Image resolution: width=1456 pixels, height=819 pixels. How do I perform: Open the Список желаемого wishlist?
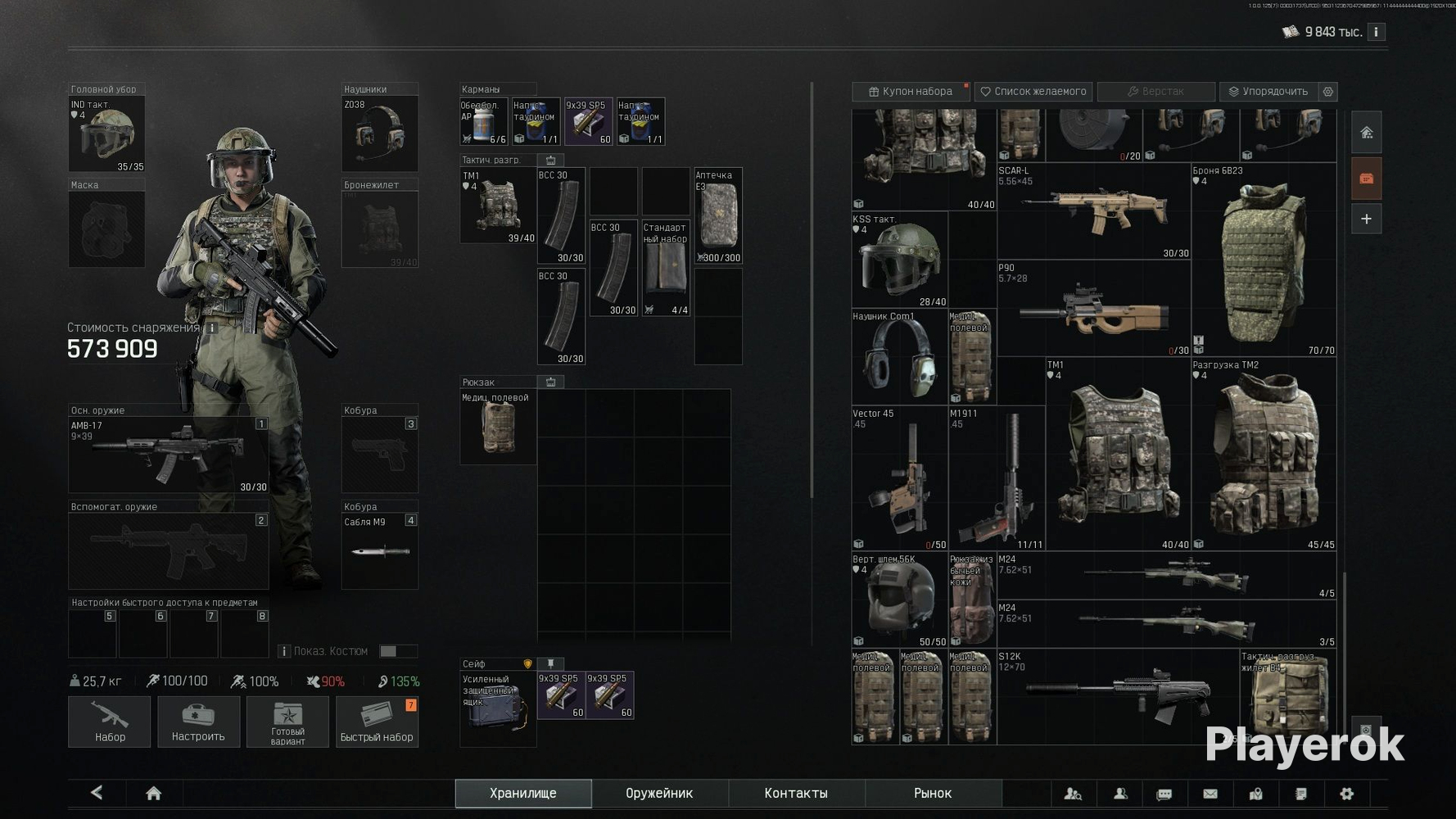point(1033,91)
